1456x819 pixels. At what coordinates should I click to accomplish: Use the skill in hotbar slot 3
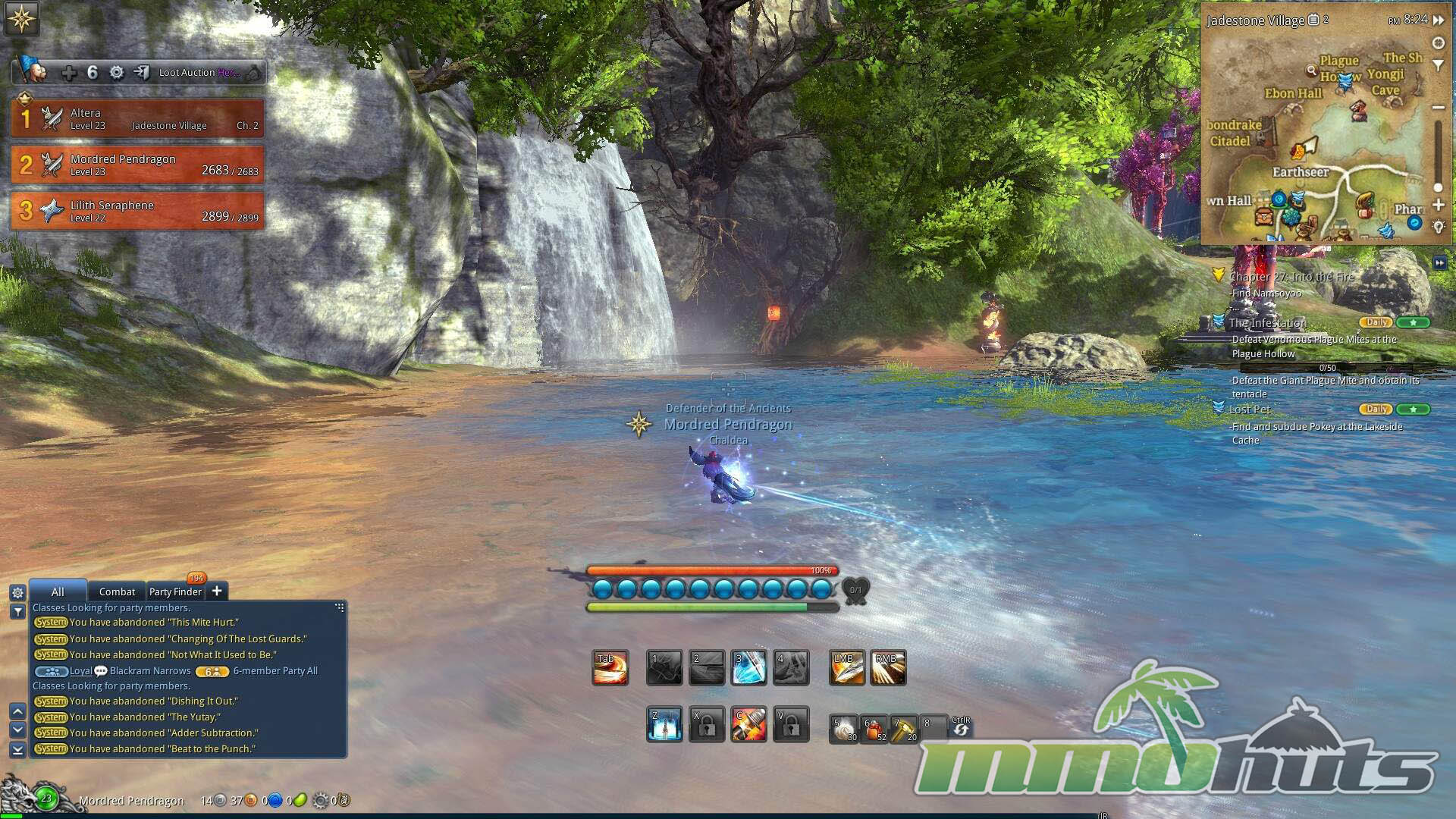point(748,668)
